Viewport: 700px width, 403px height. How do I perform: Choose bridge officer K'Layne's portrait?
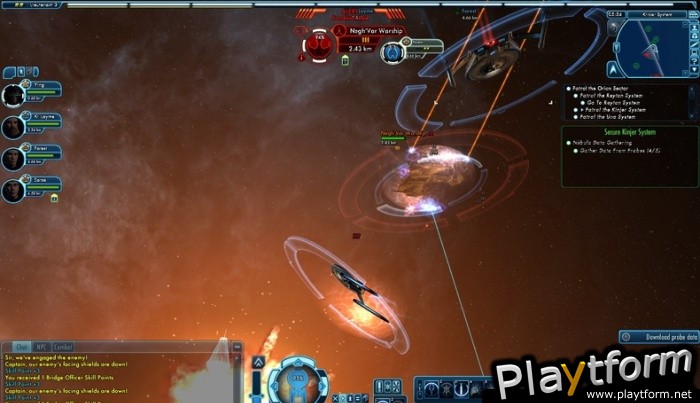(13, 127)
